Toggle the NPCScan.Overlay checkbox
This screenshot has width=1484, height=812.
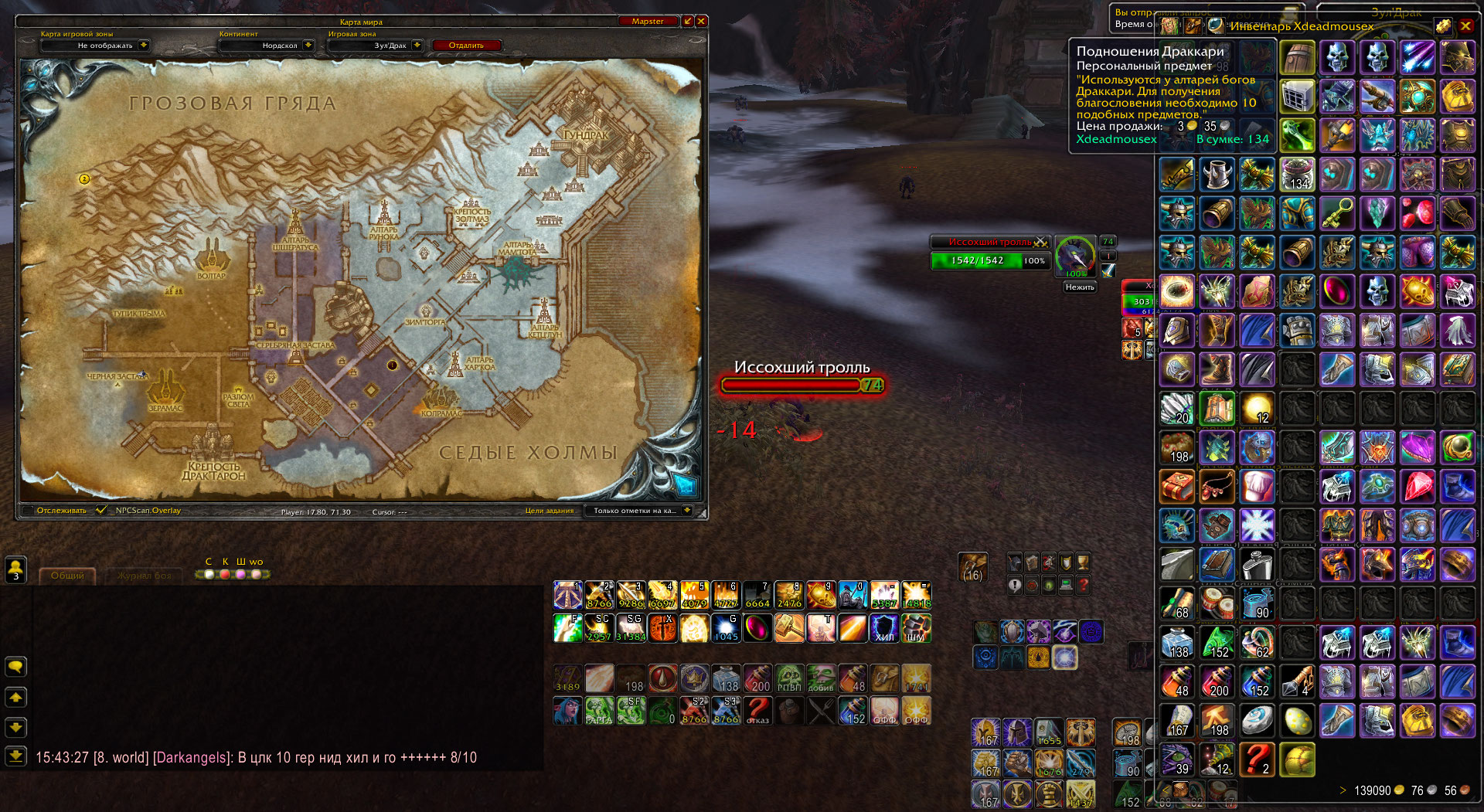(x=101, y=511)
